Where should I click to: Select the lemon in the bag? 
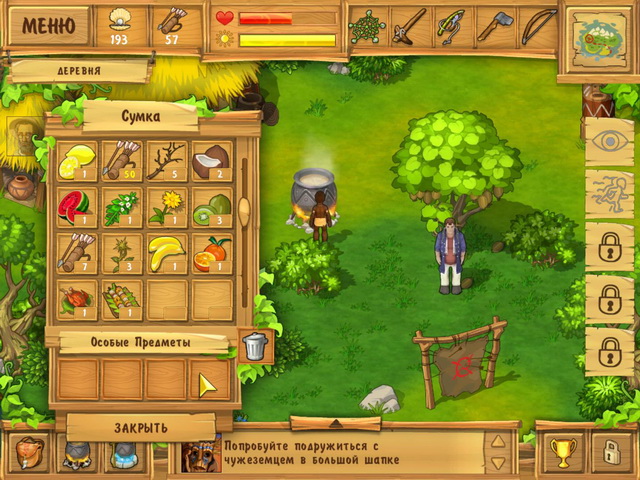click(x=75, y=160)
